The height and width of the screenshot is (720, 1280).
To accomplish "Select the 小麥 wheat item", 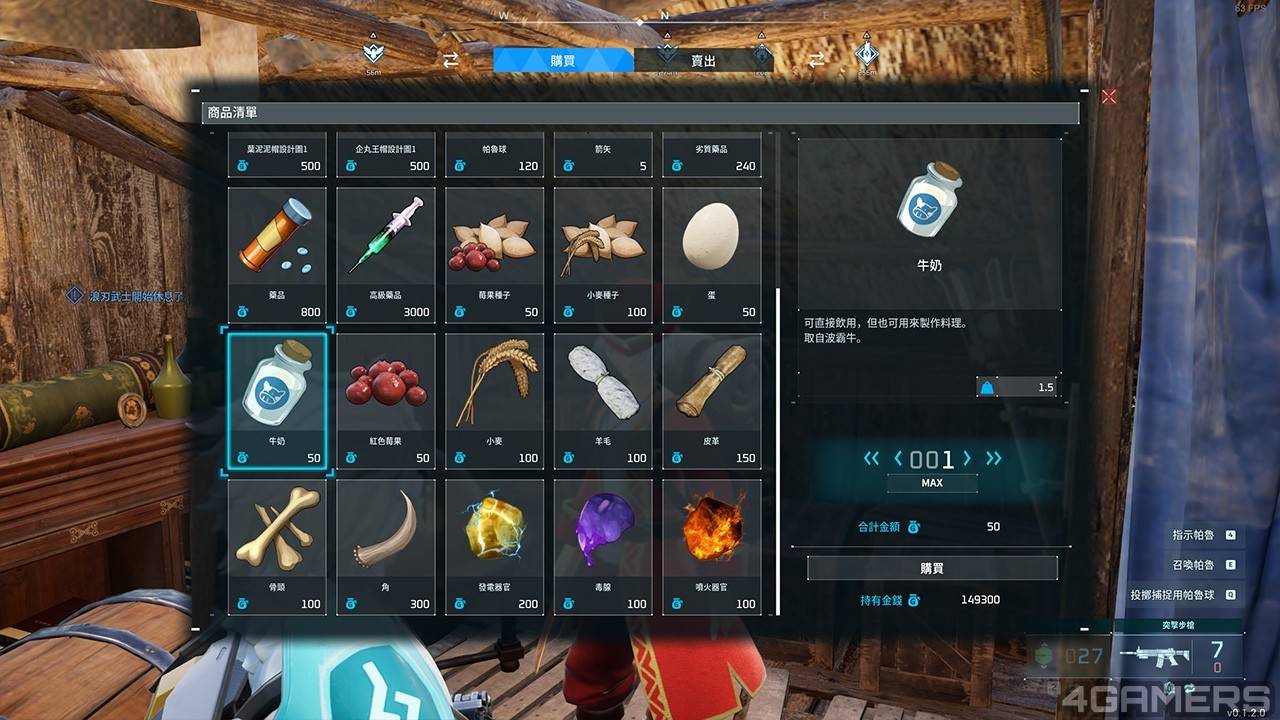I will coord(495,400).
